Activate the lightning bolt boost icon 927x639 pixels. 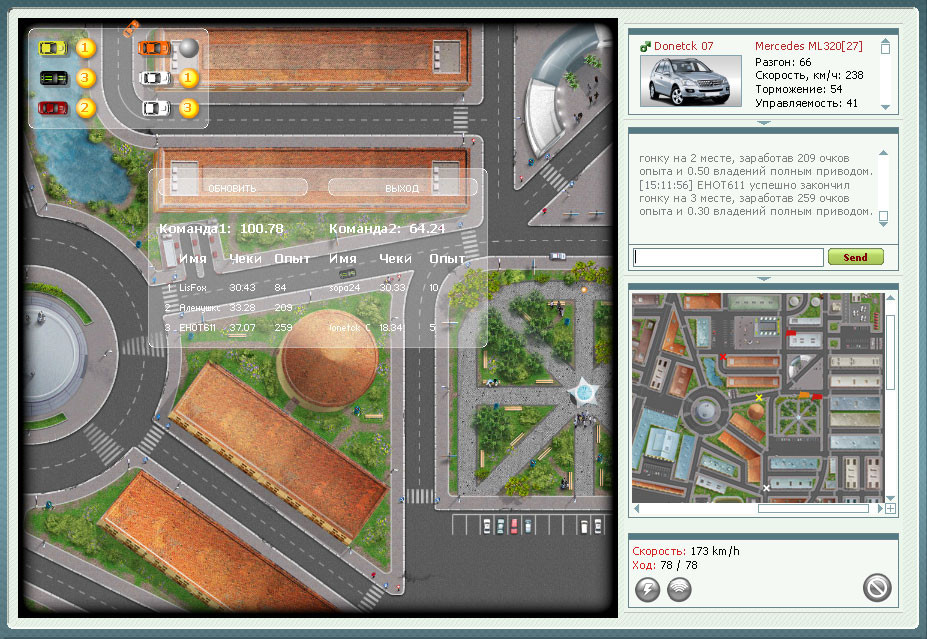(647, 589)
